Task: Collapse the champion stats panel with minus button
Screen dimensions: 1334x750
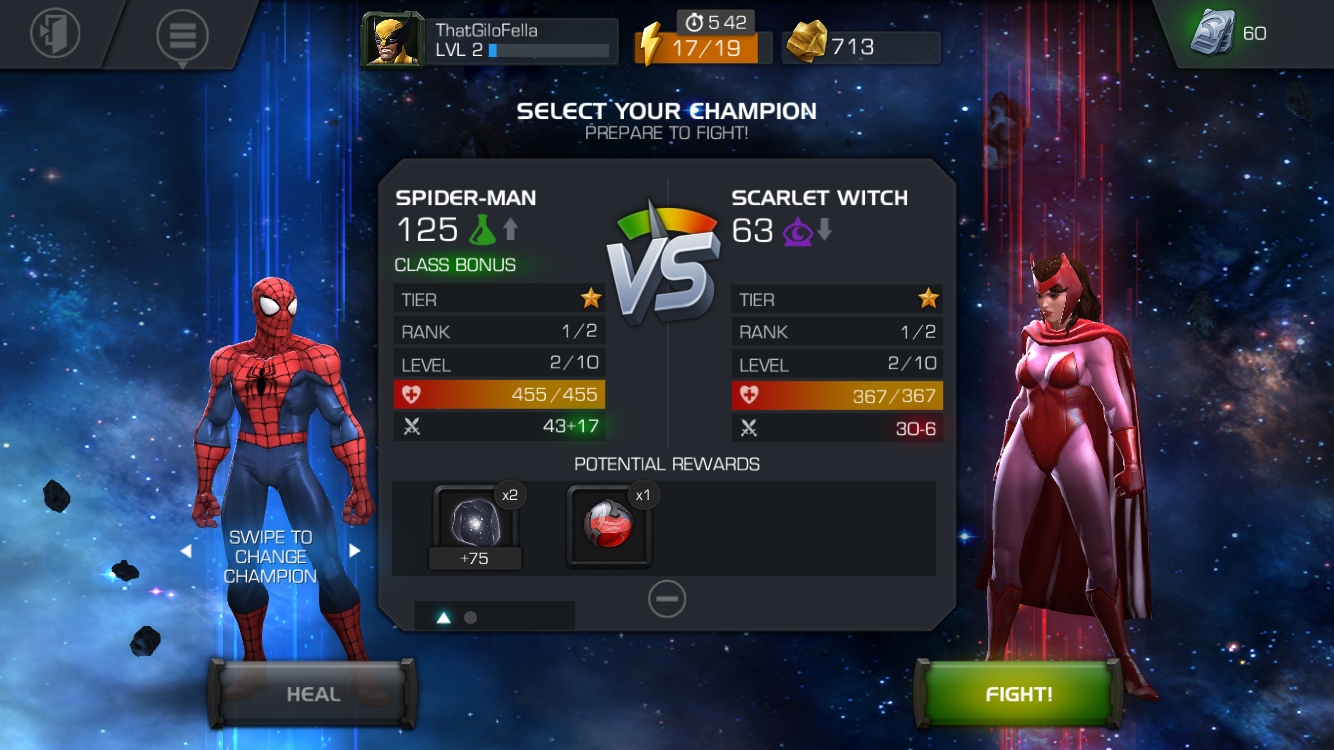Action: [666, 599]
